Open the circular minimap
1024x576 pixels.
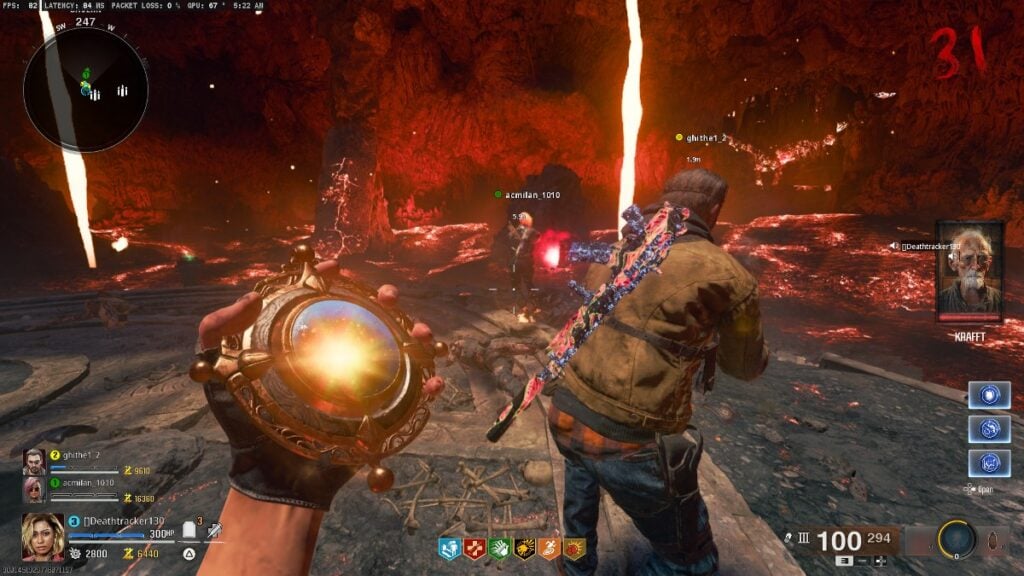[86, 91]
